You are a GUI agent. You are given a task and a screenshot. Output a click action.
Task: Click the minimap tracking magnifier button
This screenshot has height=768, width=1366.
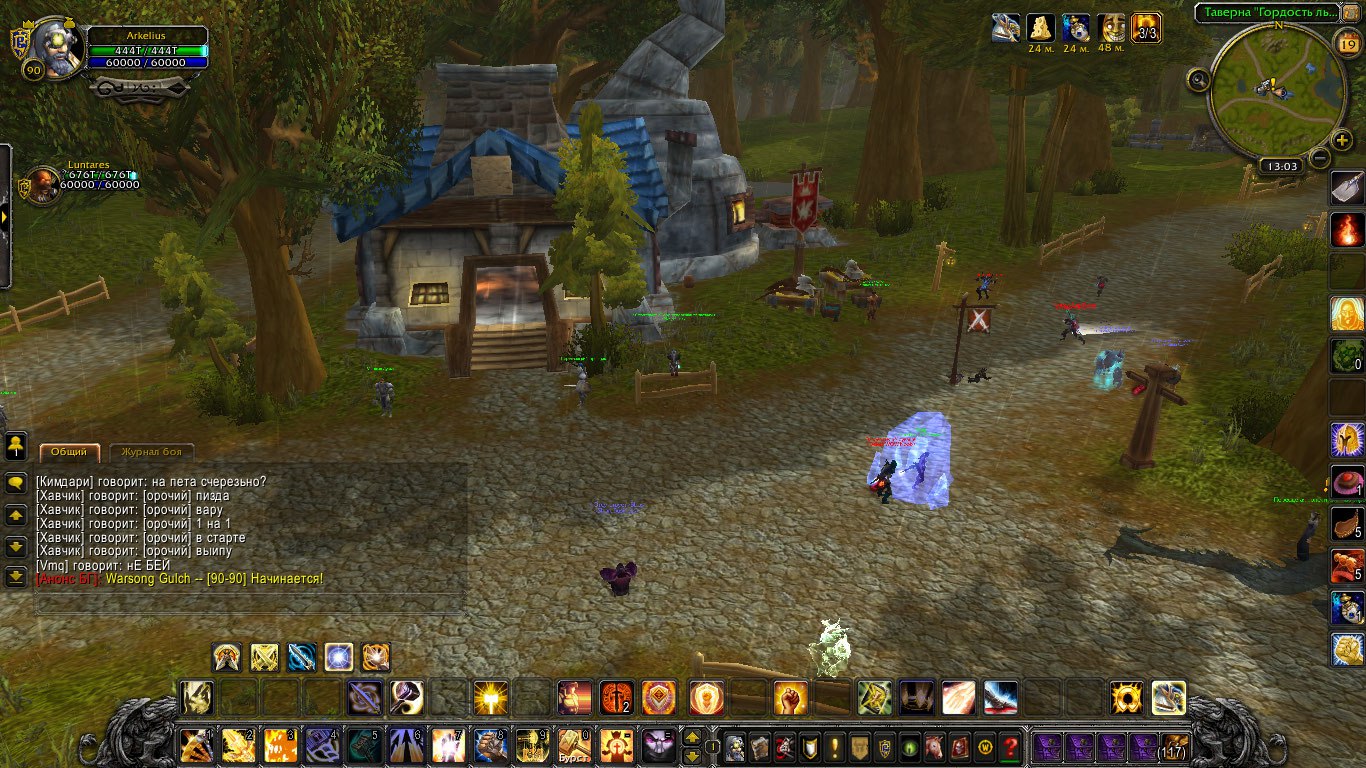click(1198, 79)
